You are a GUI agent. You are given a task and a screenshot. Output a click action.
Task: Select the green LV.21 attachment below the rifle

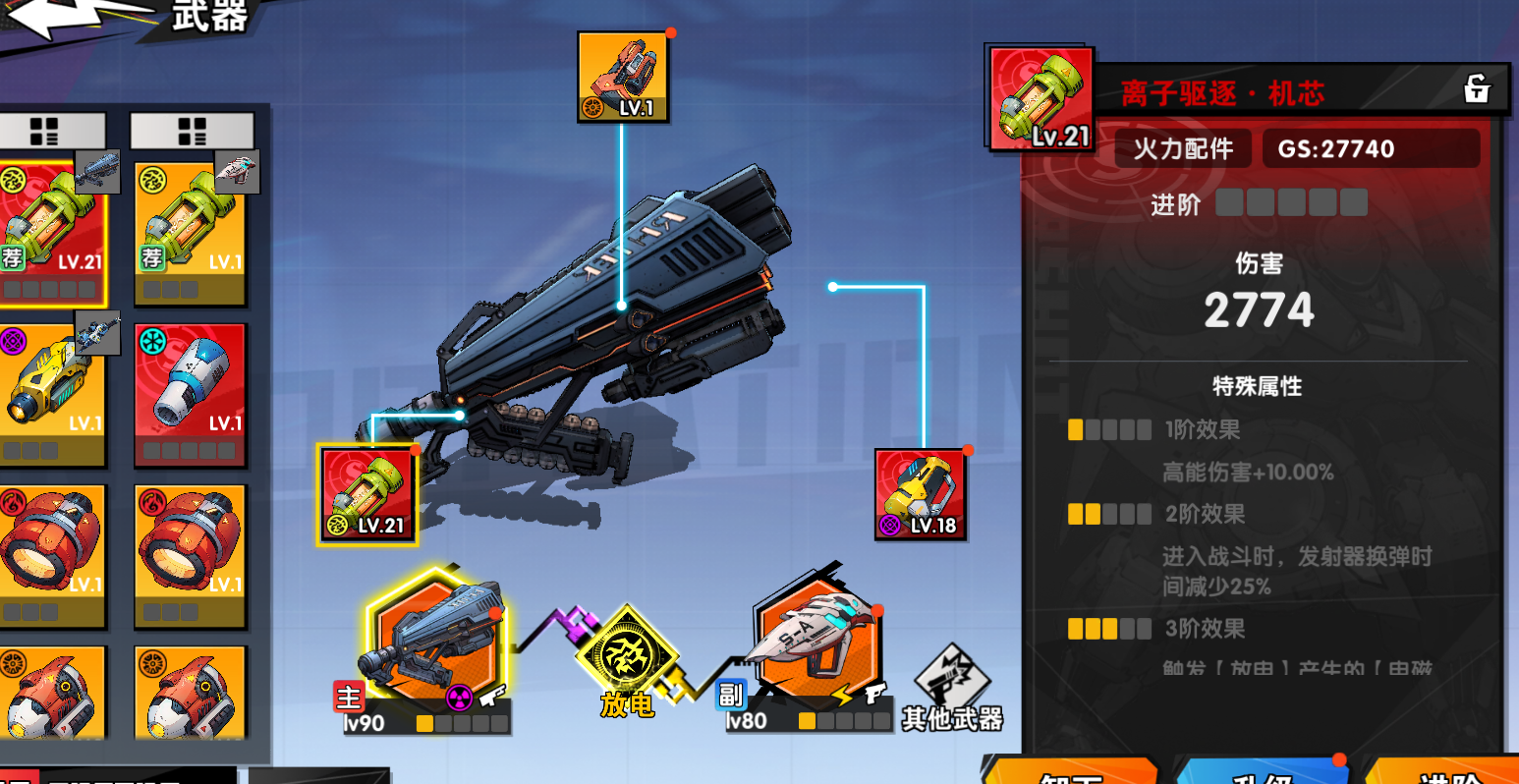click(x=366, y=494)
